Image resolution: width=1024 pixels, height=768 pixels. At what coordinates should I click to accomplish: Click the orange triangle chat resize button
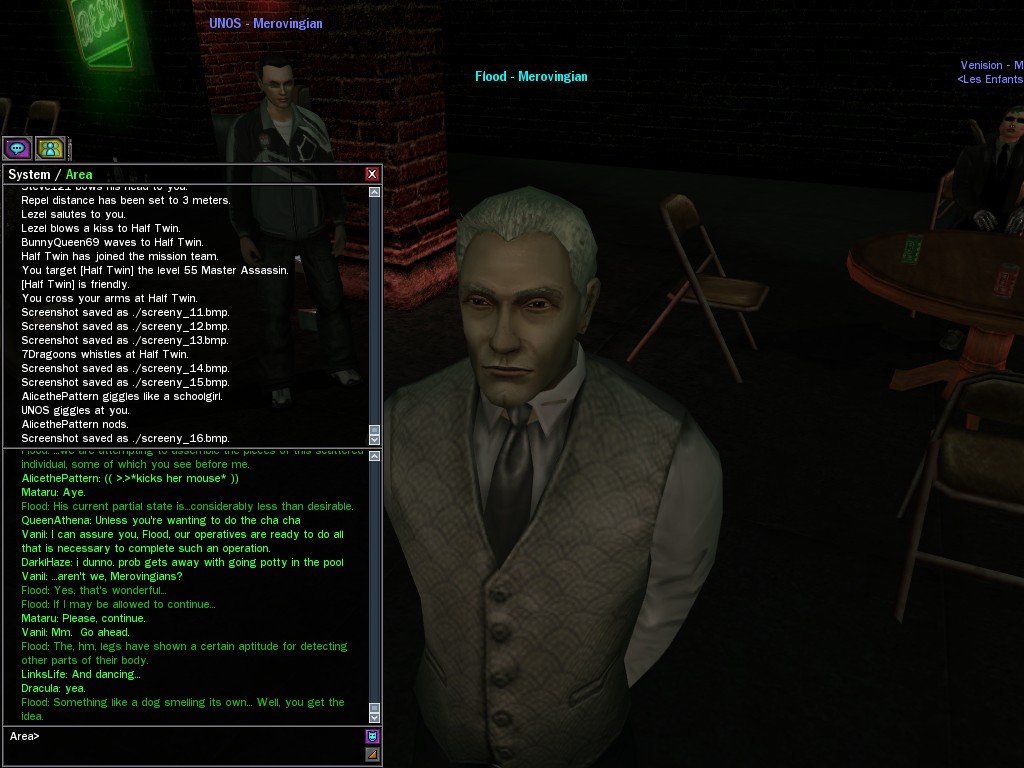point(372,754)
